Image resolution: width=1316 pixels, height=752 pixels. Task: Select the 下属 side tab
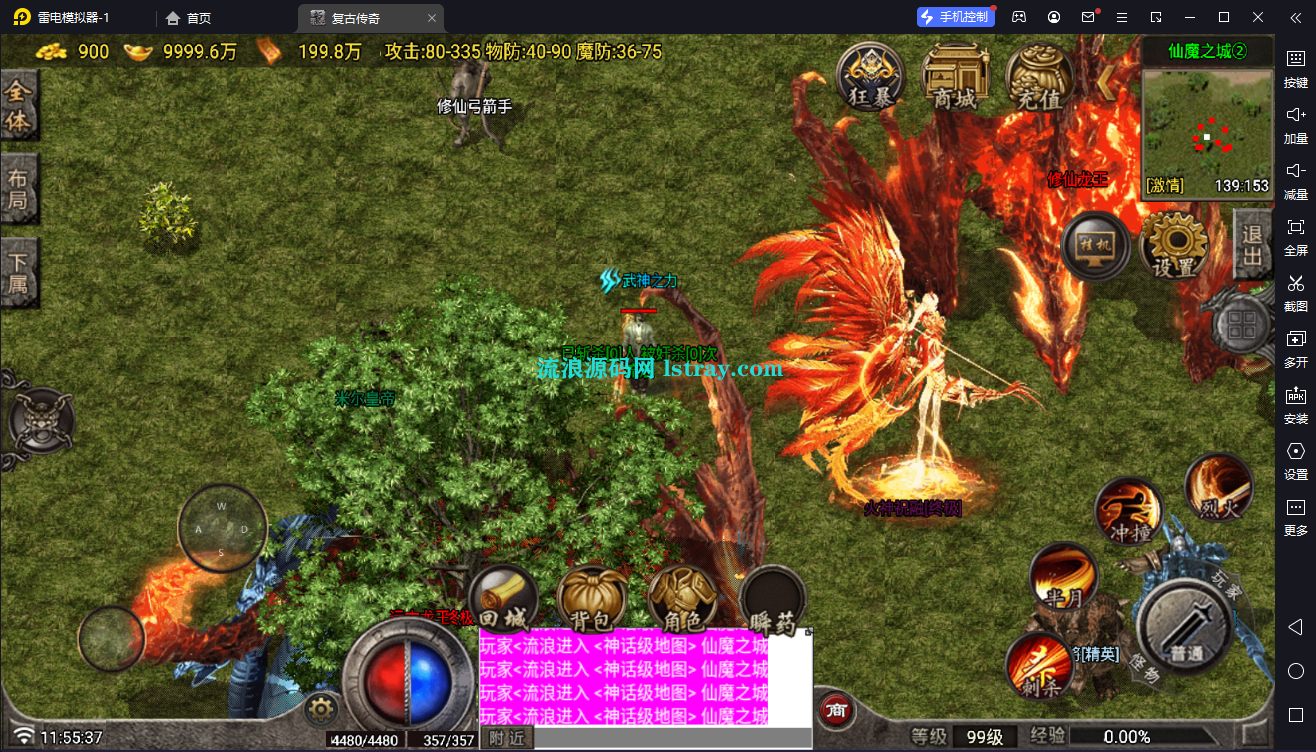point(19,273)
